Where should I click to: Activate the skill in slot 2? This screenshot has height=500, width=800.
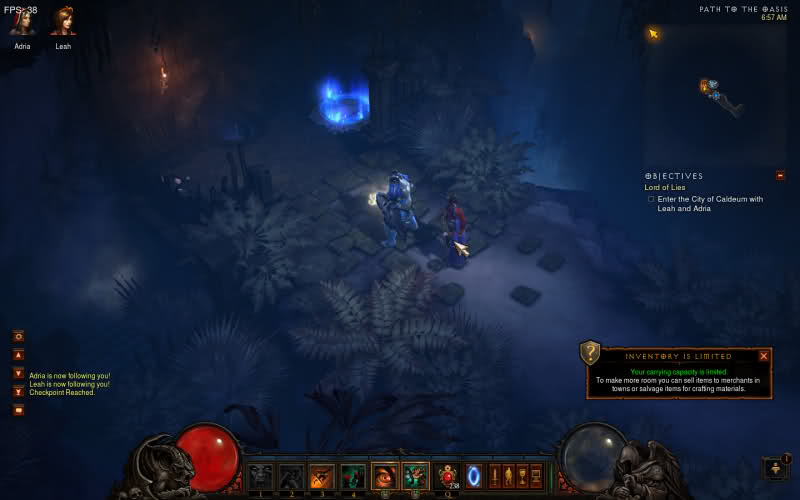[x=291, y=476]
